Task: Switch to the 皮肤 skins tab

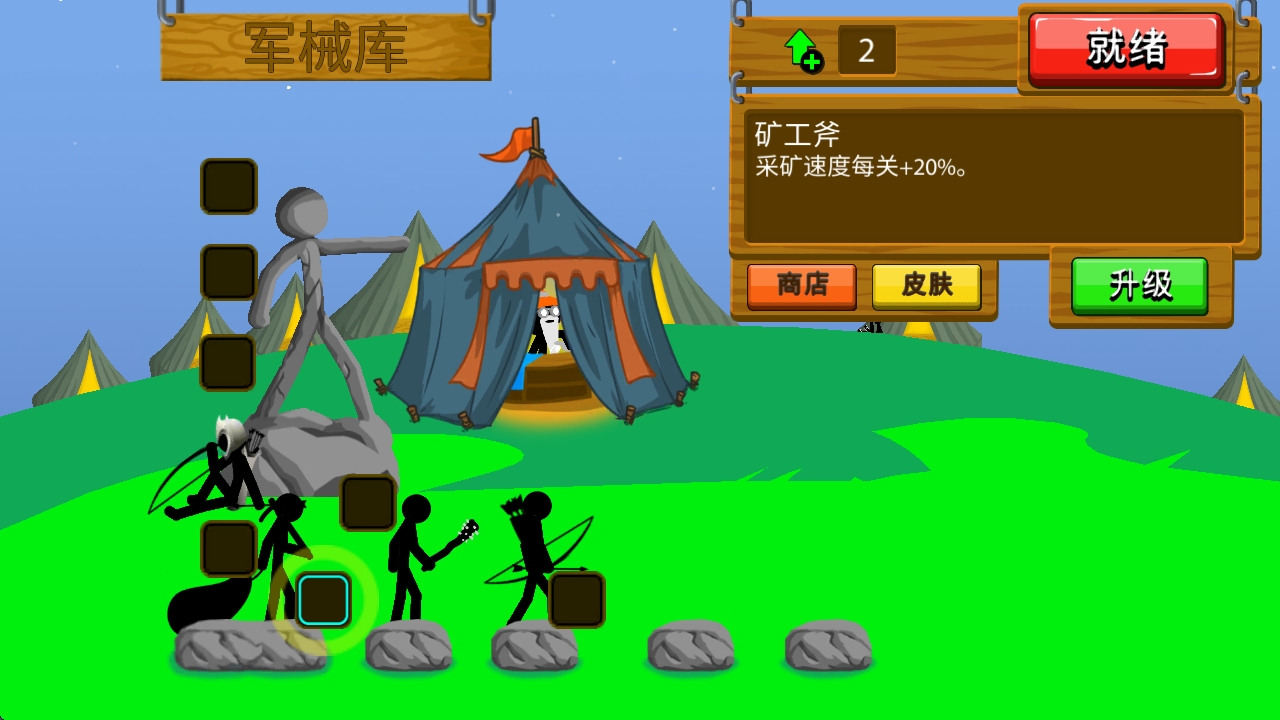Action: coord(928,286)
